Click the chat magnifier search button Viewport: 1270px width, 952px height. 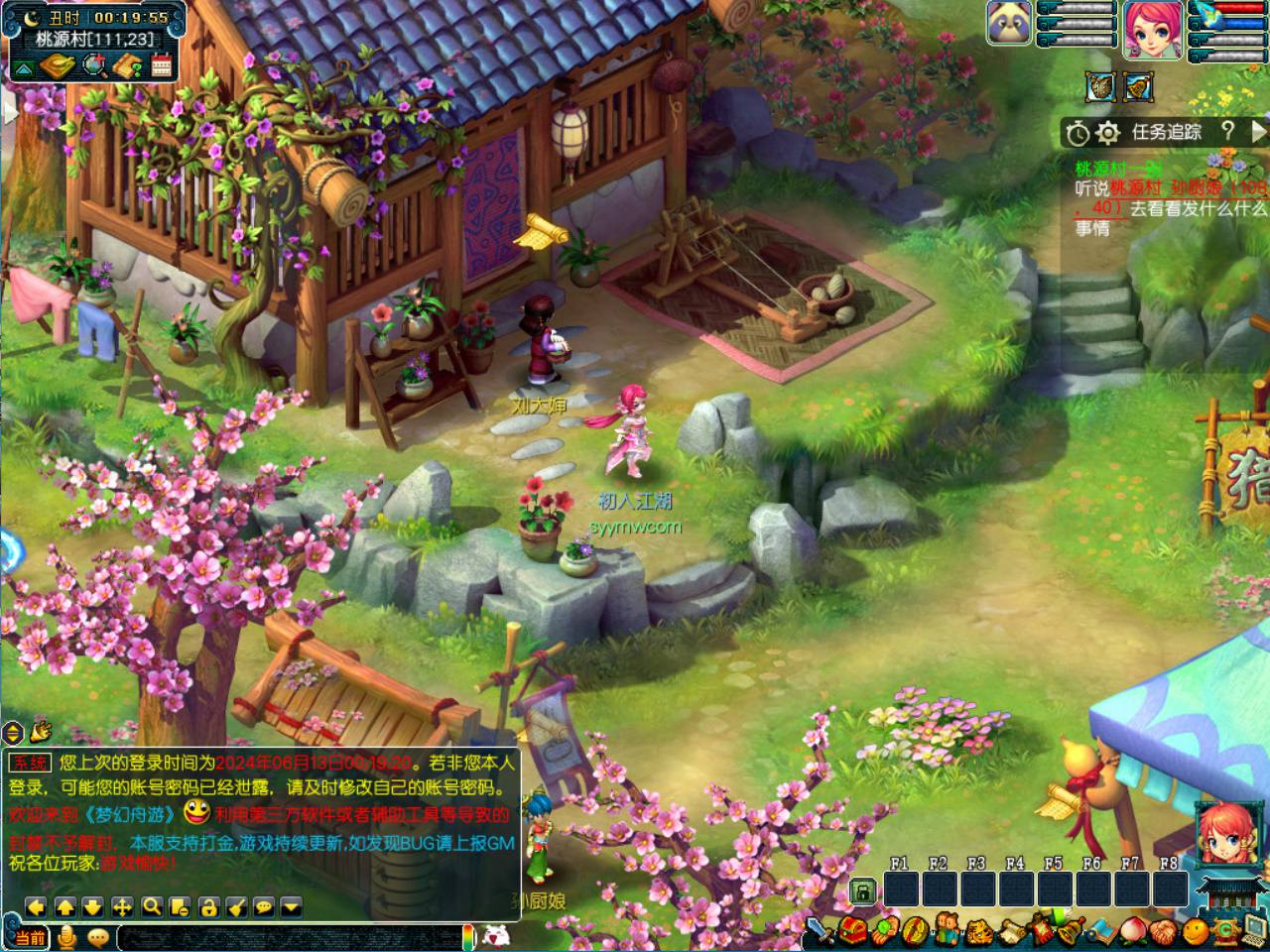[x=151, y=906]
